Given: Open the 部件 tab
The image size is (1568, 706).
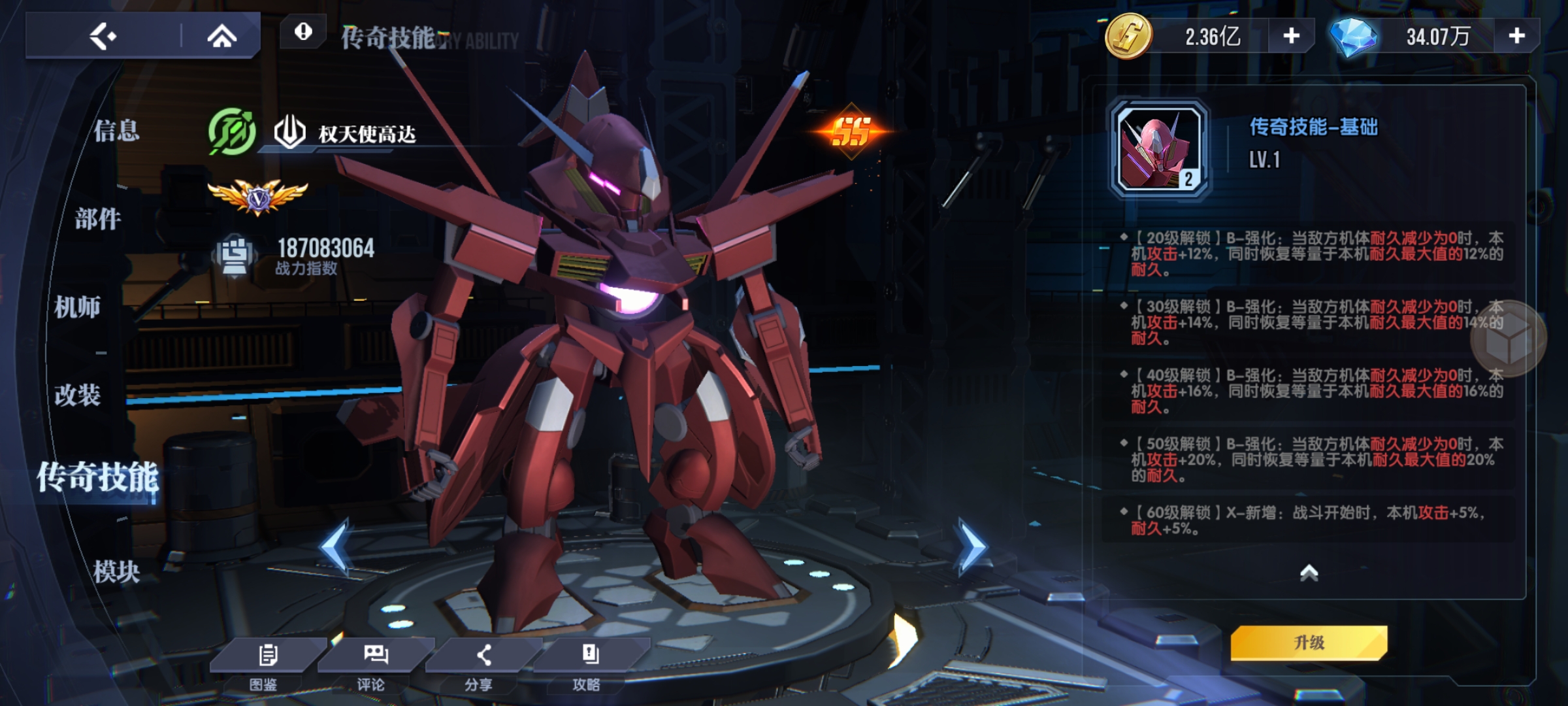Looking at the screenshot, I should tap(98, 219).
